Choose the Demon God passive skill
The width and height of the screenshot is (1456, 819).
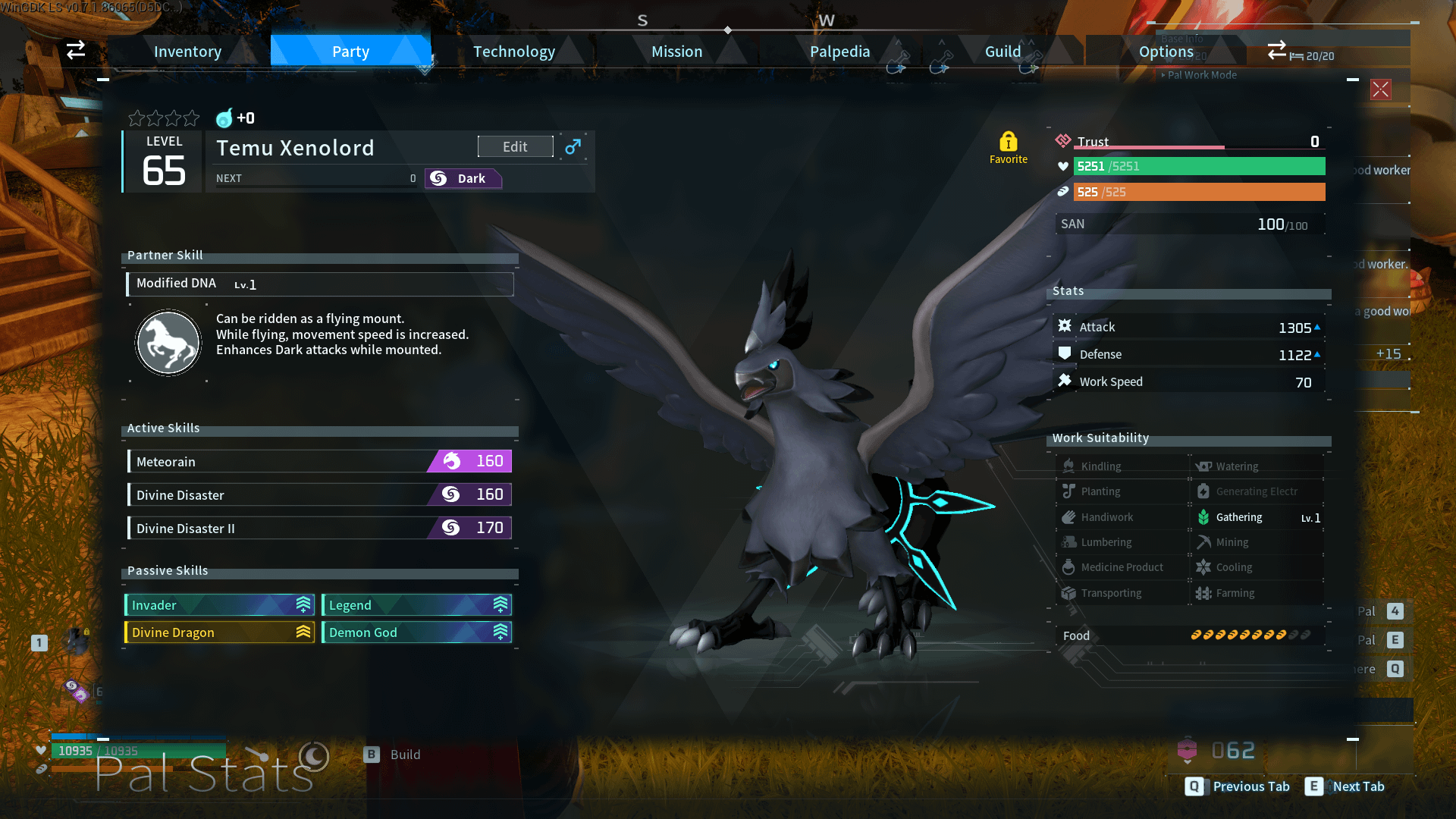(416, 632)
